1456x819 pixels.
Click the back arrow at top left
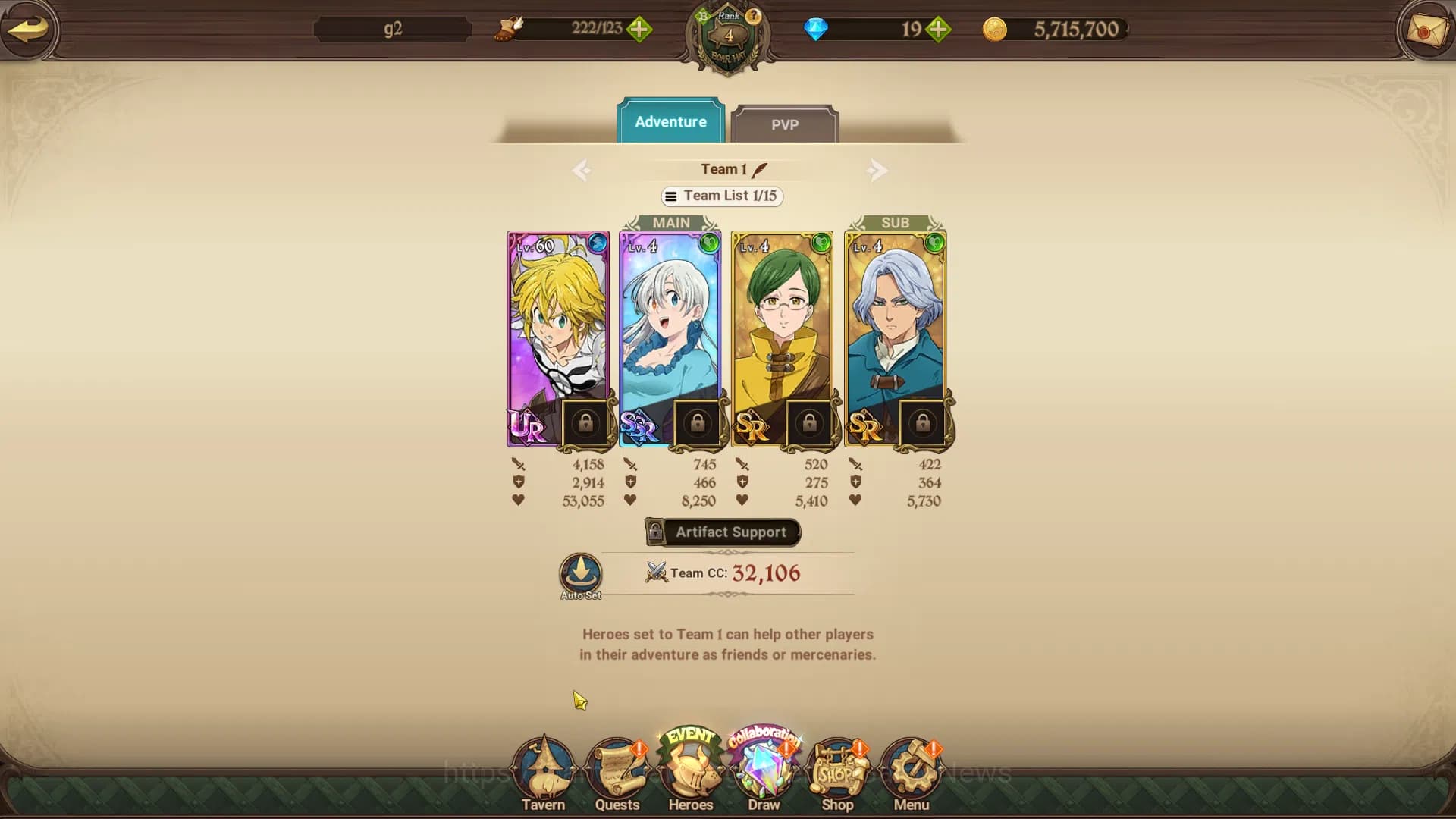click(x=28, y=30)
